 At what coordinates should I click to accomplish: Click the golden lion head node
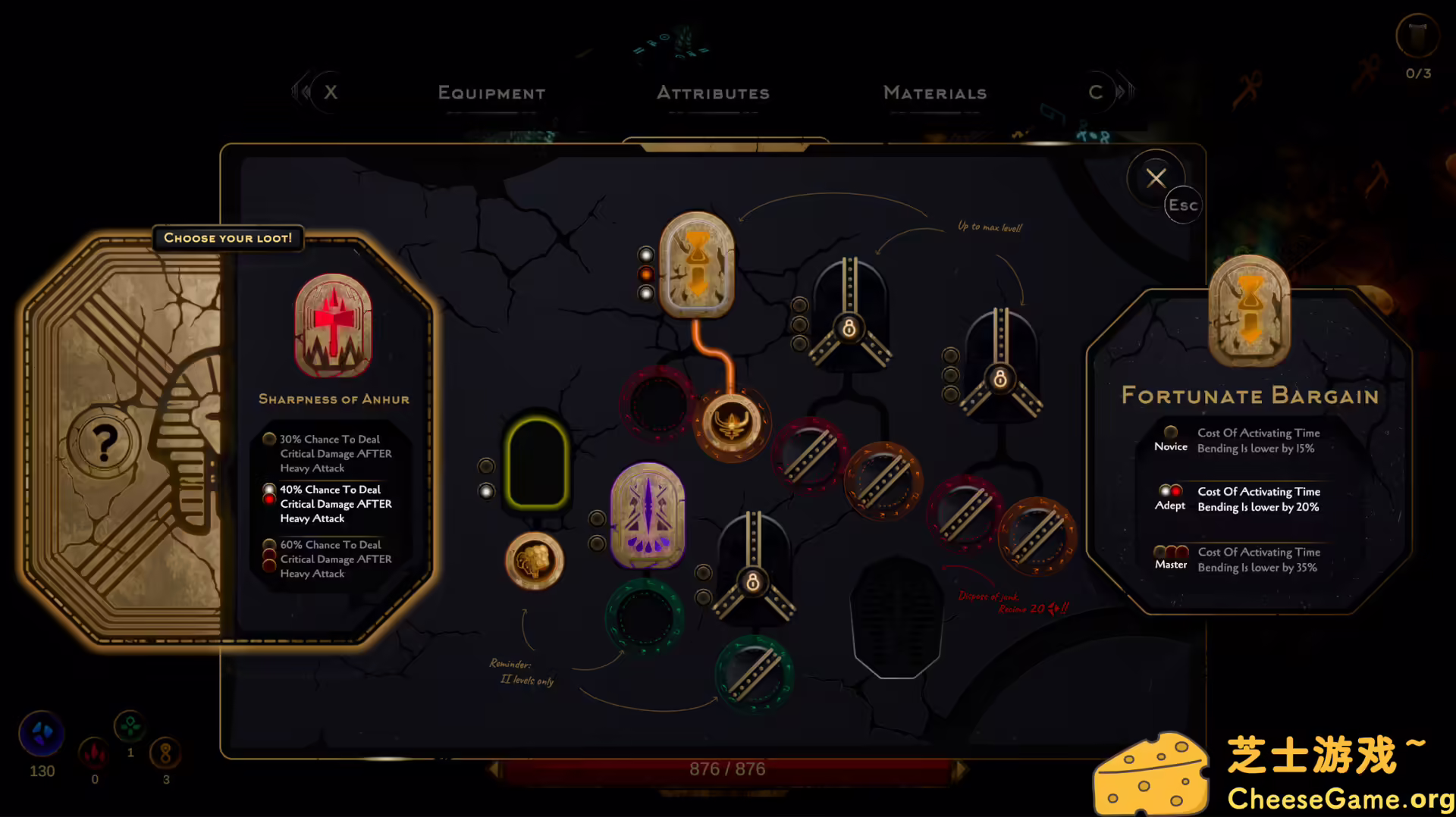coord(533,559)
